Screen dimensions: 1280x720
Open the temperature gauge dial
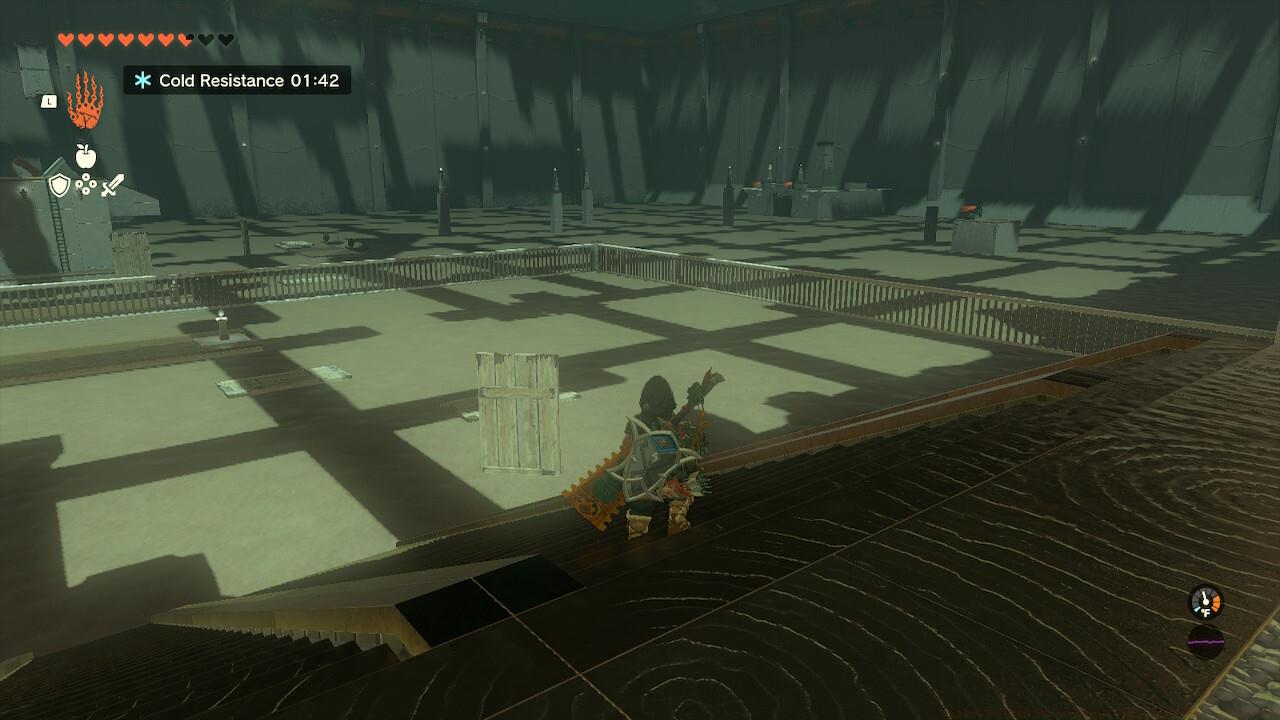(1205, 601)
